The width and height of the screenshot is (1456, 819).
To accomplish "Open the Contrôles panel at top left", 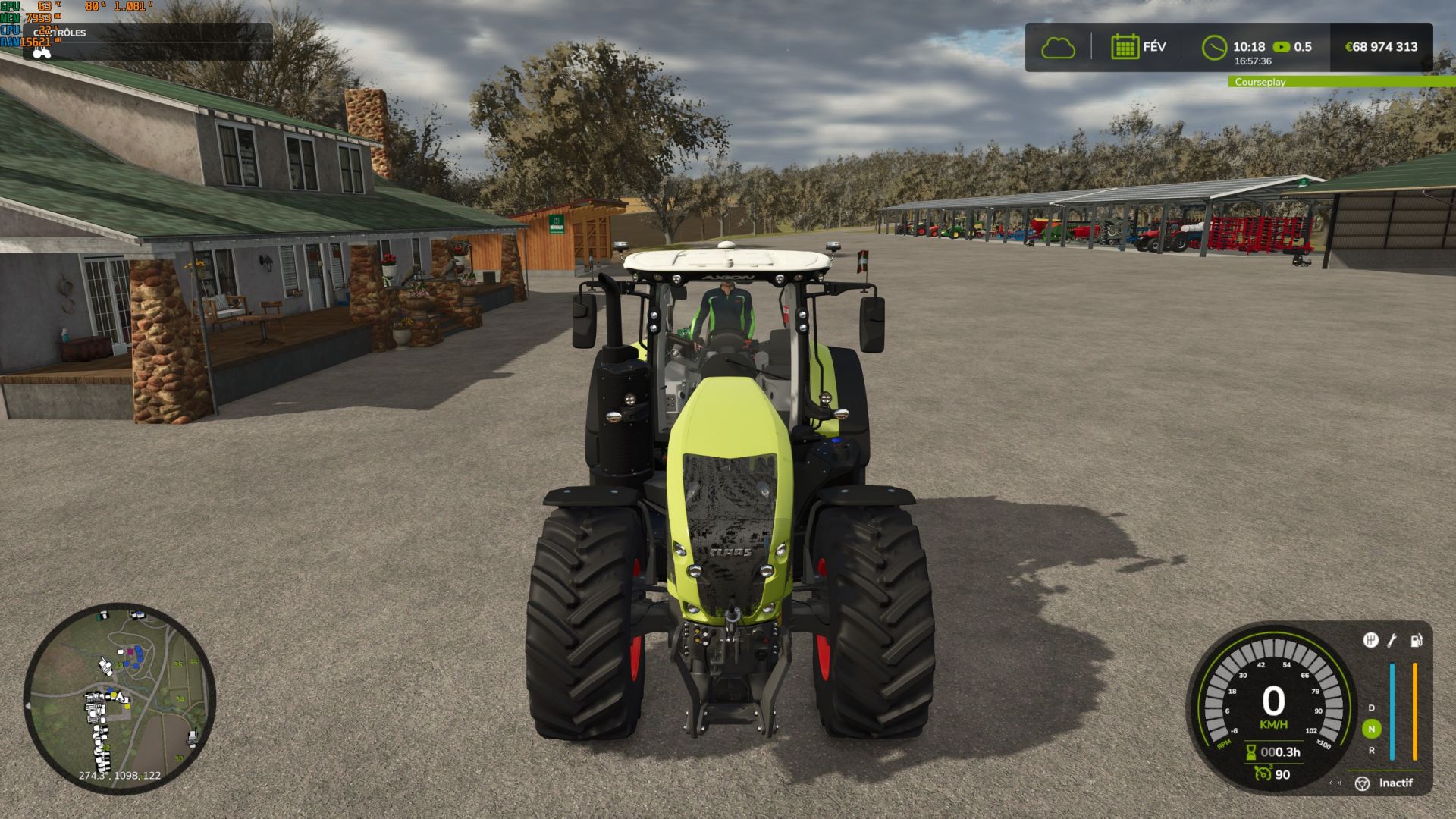I will coord(61,33).
